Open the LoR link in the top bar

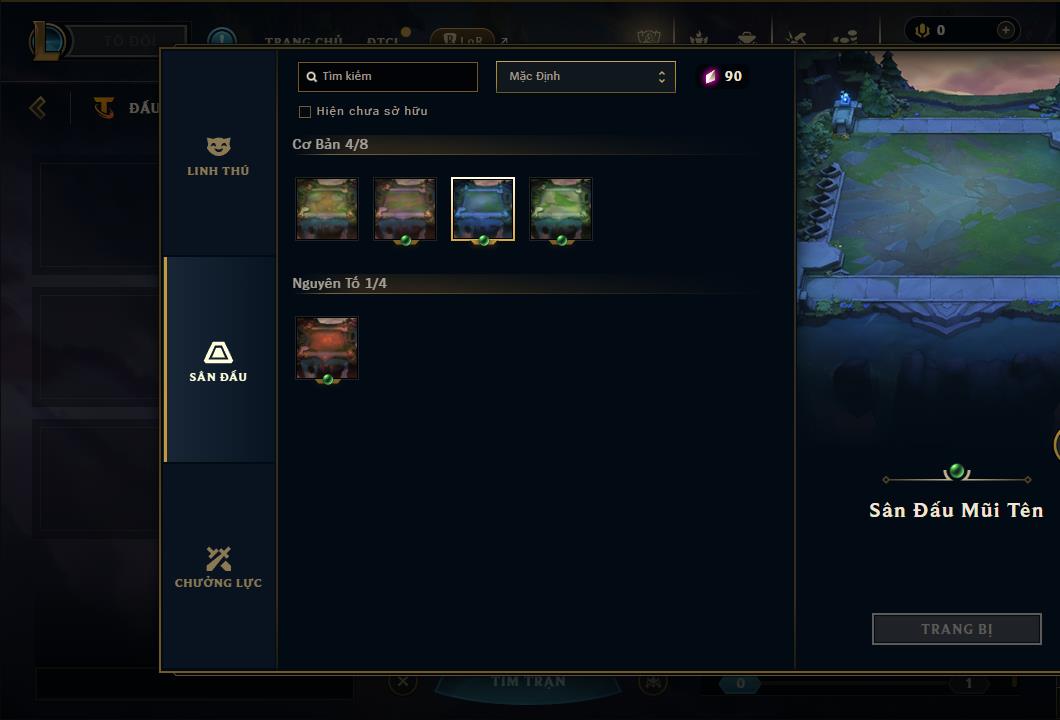point(462,41)
